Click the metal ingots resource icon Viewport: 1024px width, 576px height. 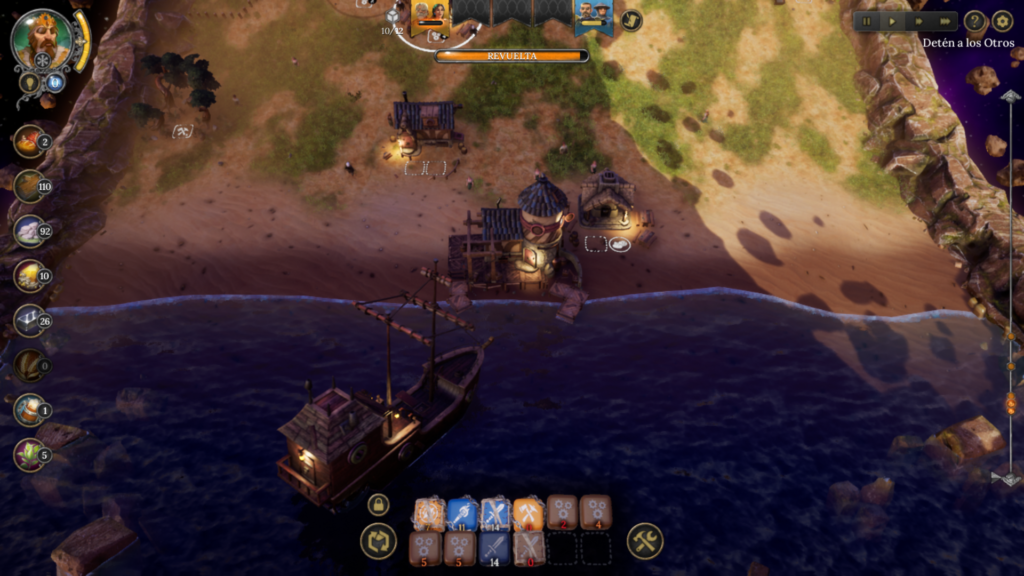click(x=29, y=321)
